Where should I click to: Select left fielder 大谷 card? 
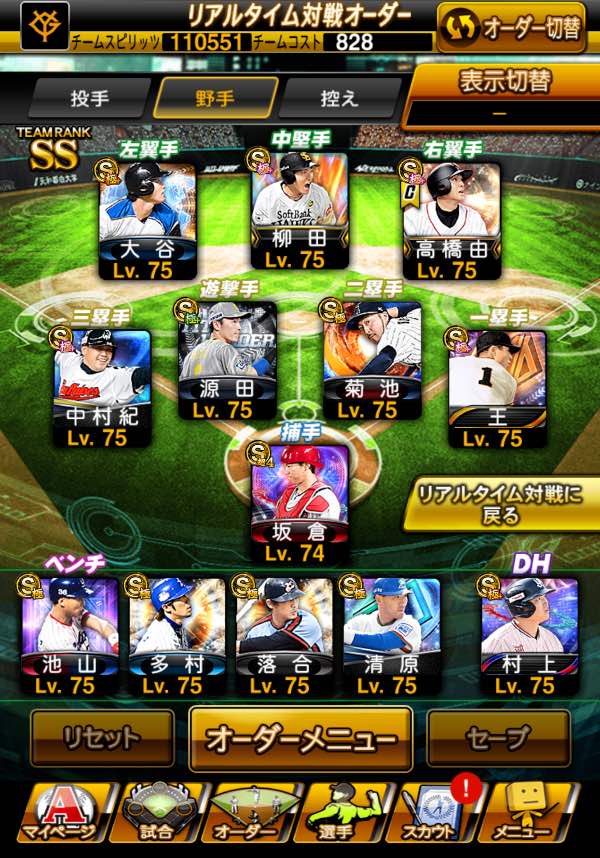pos(147,217)
